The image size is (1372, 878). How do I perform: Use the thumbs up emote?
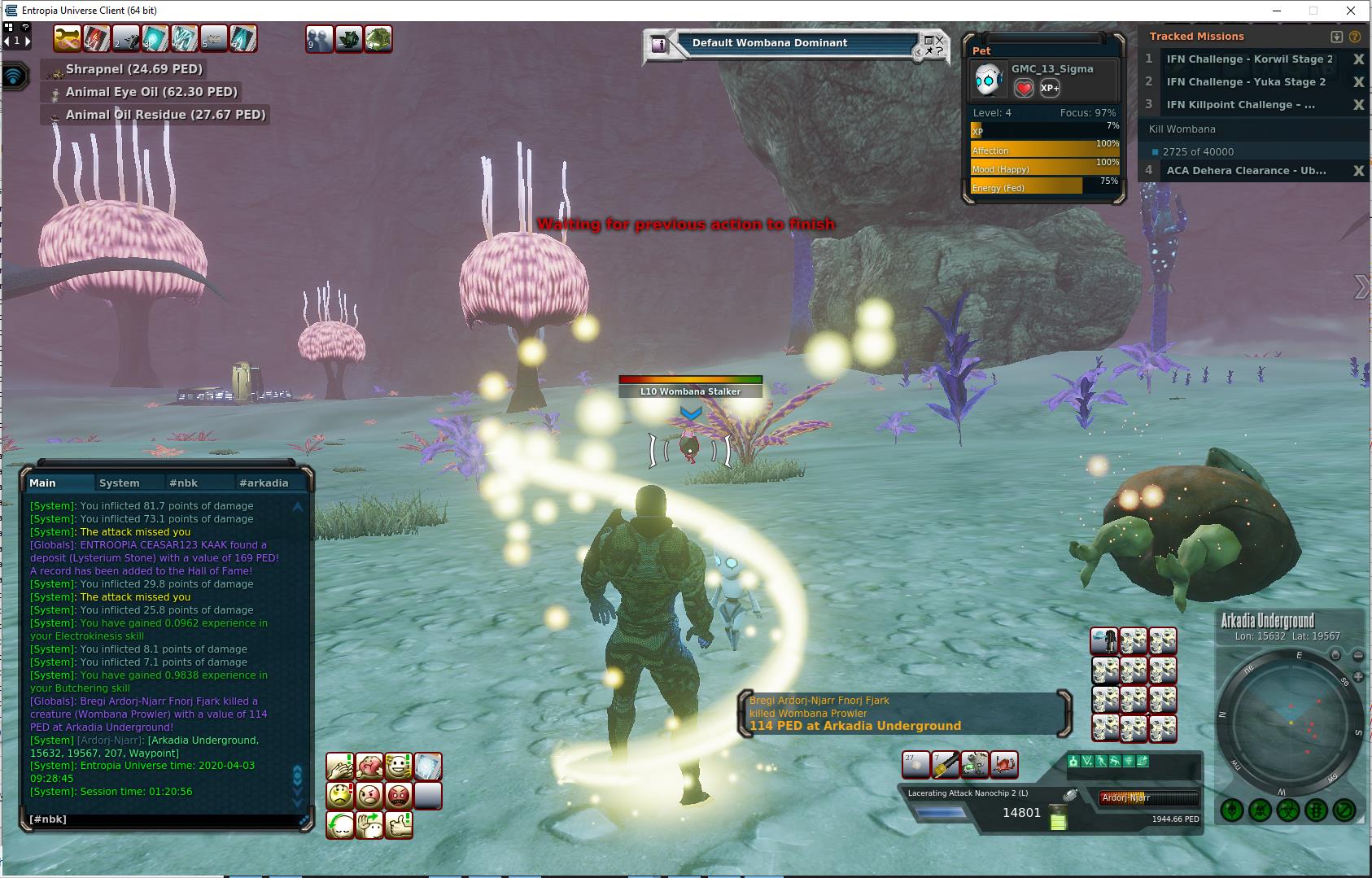tap(398, 824)
